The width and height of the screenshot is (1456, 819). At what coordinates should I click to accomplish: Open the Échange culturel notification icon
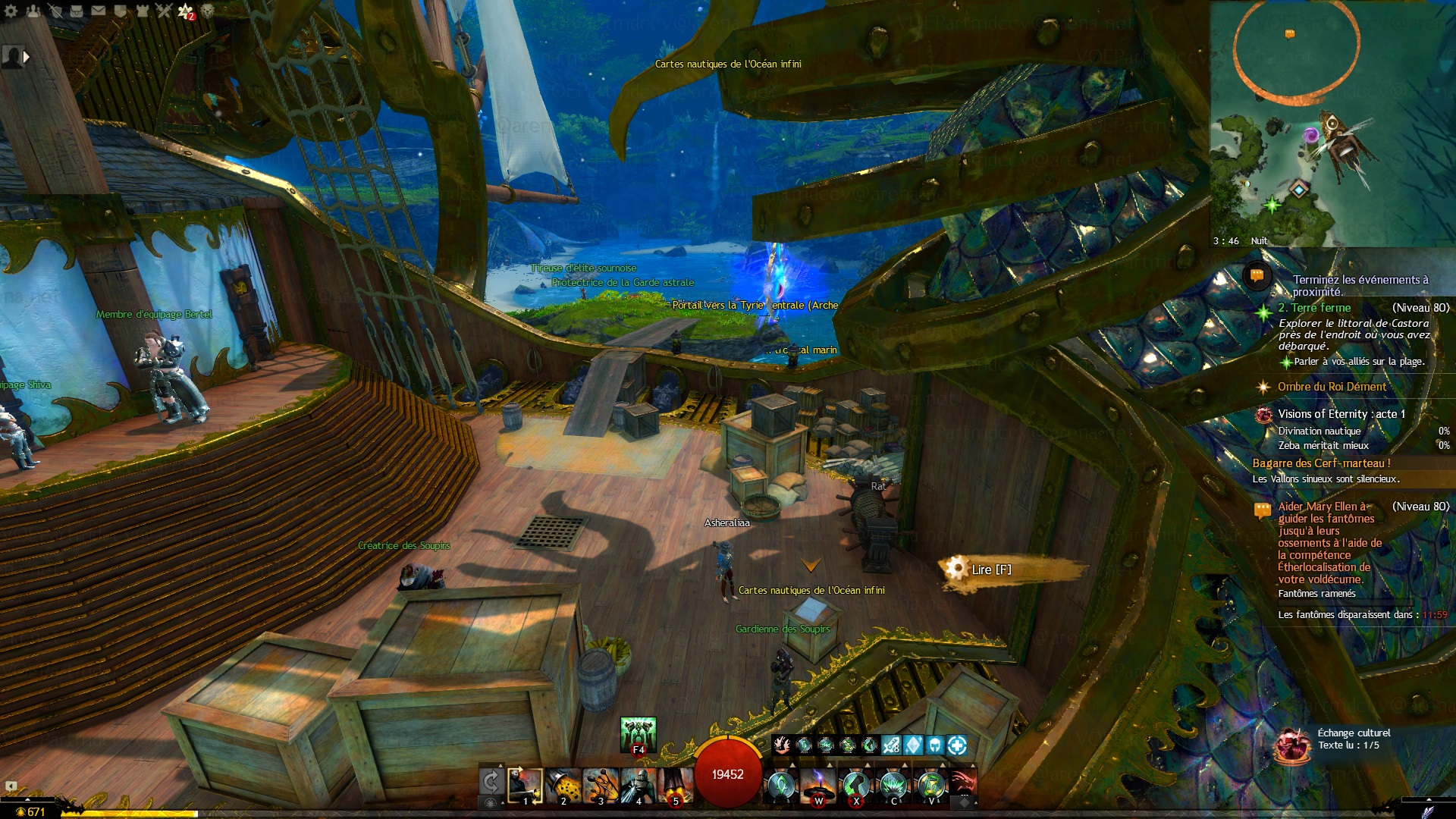[x=1293, y=745]
